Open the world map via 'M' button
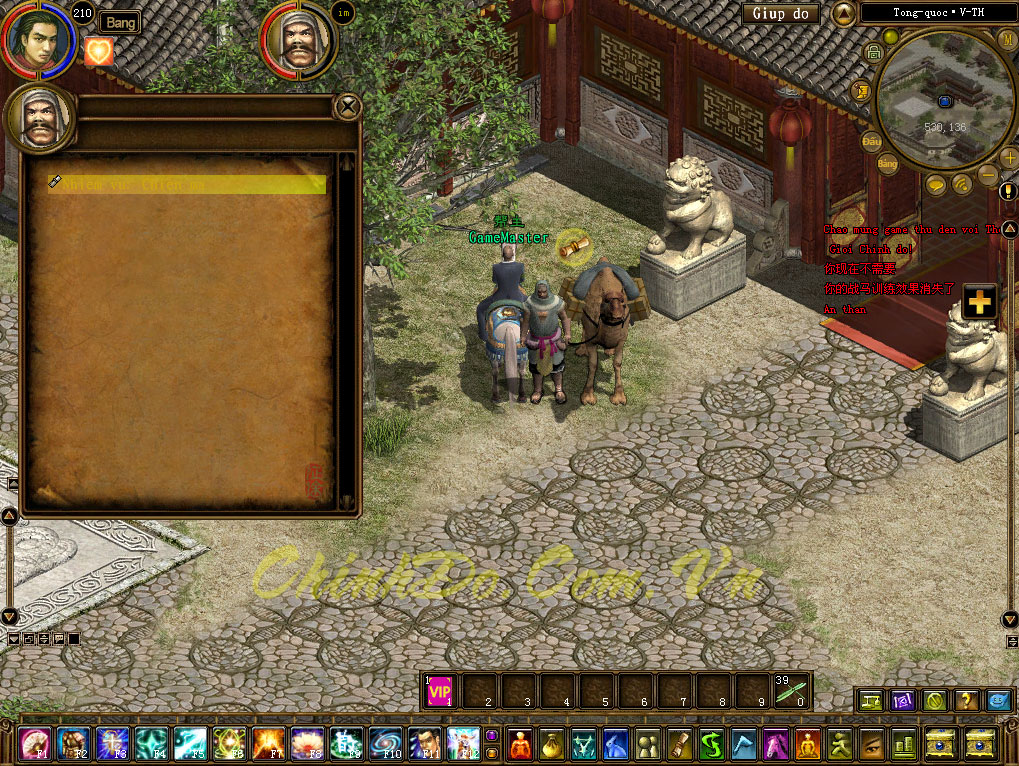The height and width of the screenshot is (766, 1019). (1006, 39)
